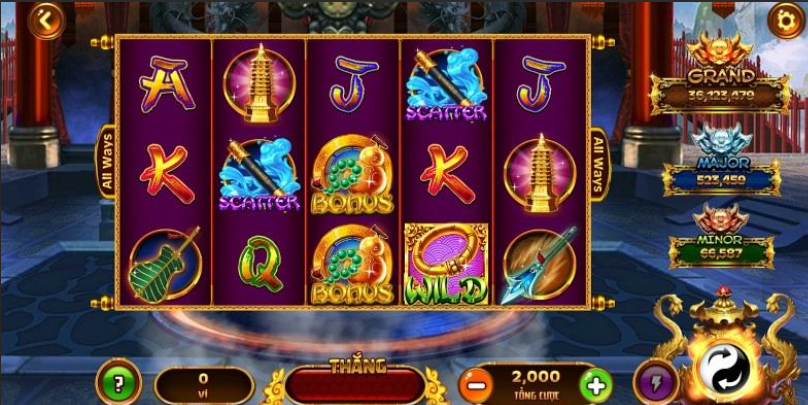
Task: Activate the purple lightning turbo button
Action: tap(653, 383)
